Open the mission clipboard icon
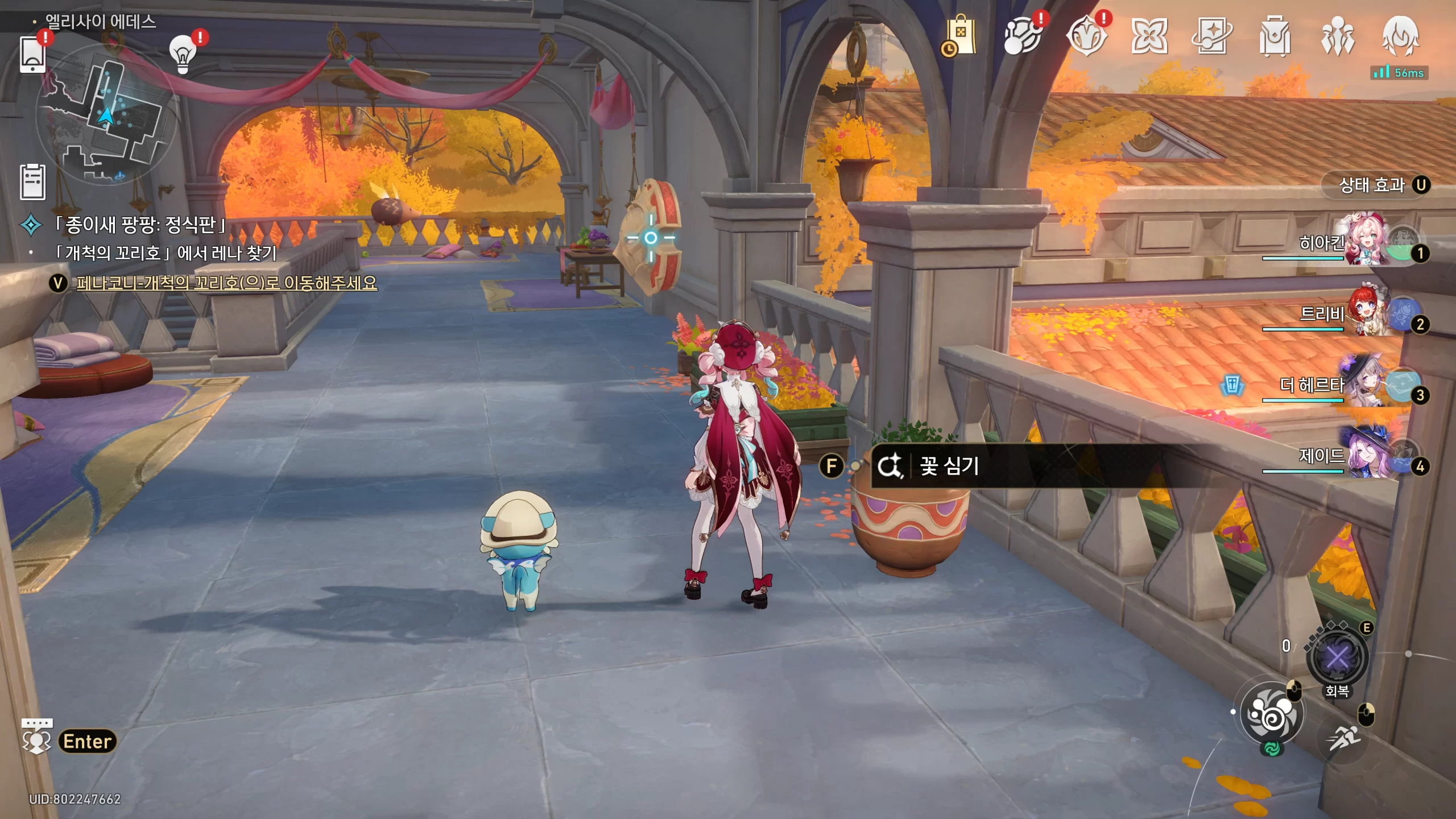This screenshot has width=1456, height=819. pyautogui.click(x=32, y=182)
